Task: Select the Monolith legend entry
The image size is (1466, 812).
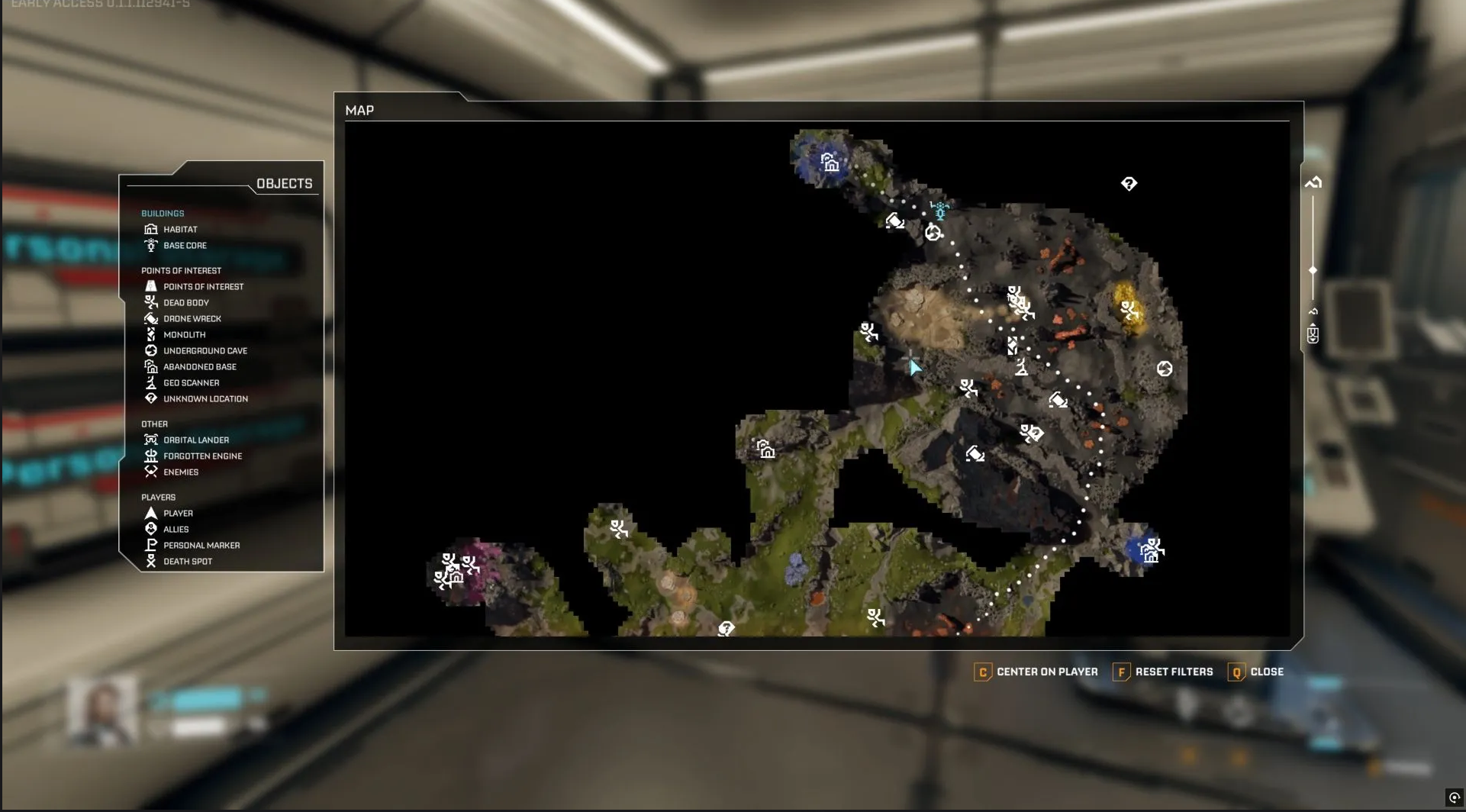Action: click(184, 335)
